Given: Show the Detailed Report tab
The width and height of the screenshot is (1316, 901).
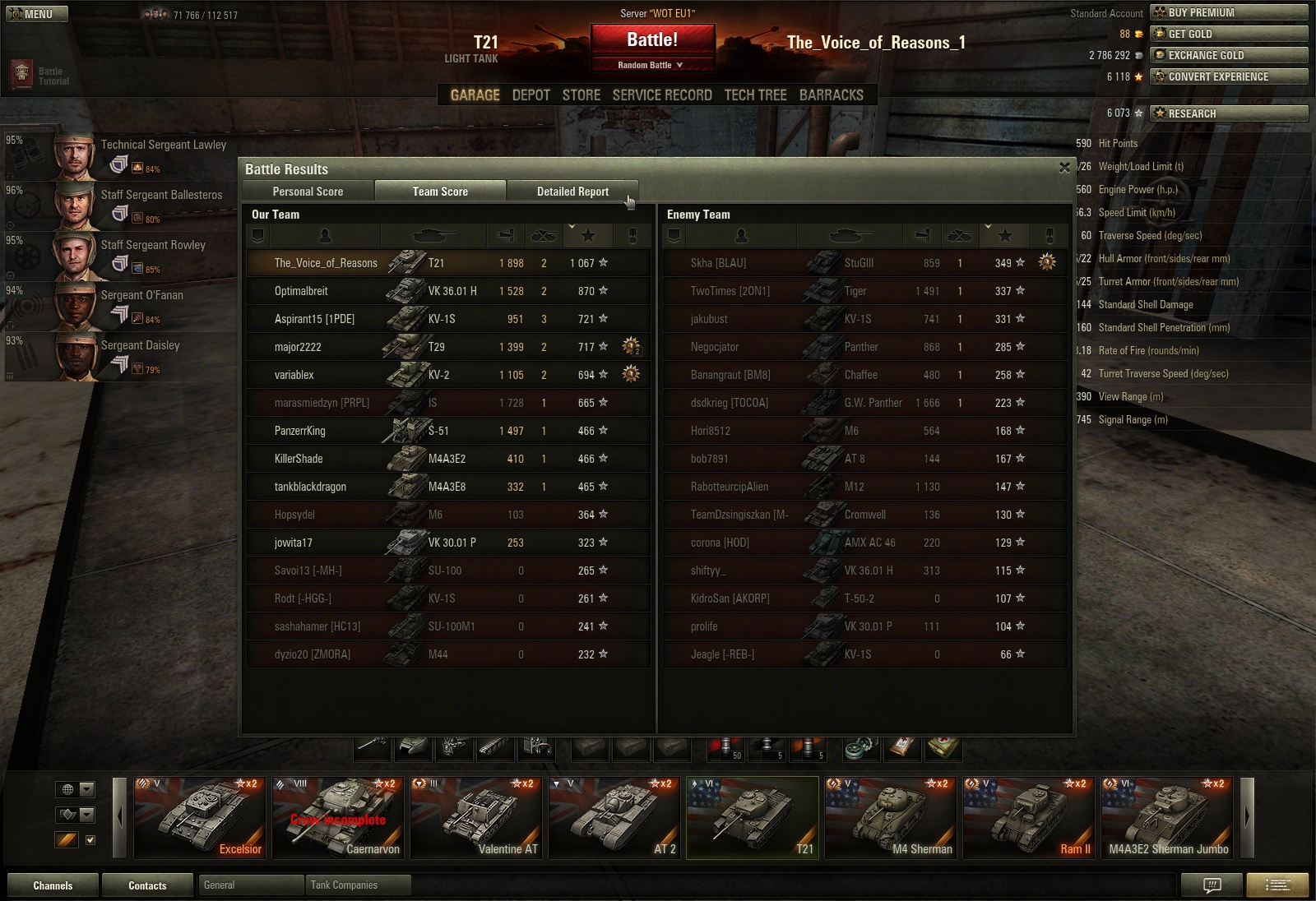Looking at the screenshot, I should [572, 192].
